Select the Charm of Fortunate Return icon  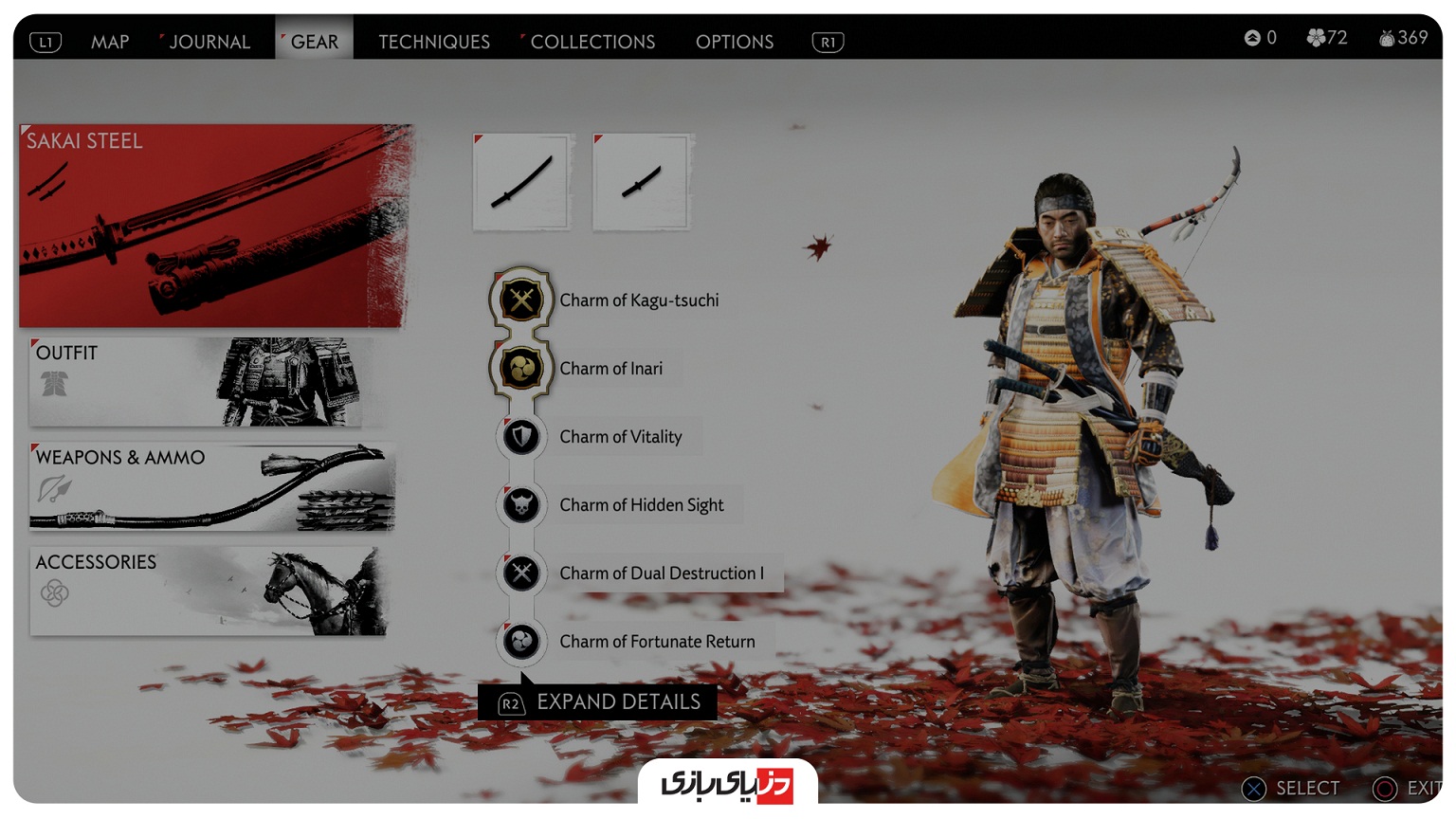(520, 641)
